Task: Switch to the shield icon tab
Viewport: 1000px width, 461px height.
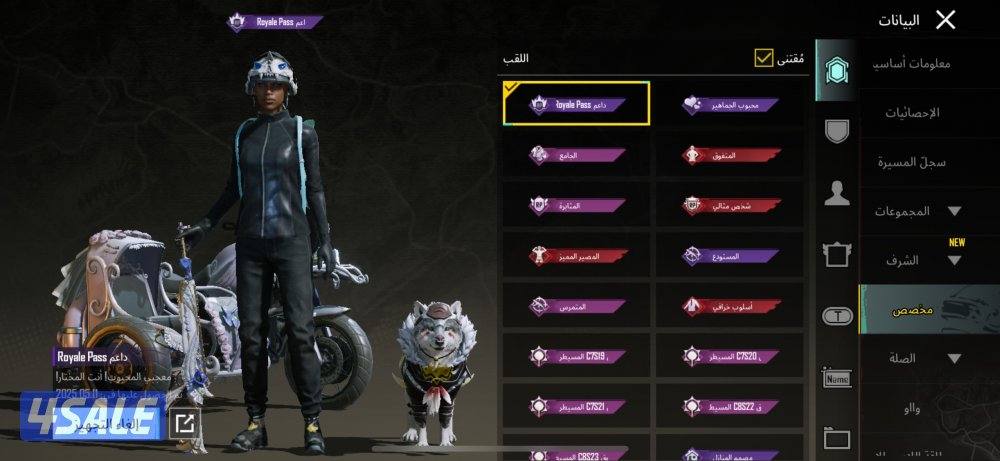Action: coord(837,130)
